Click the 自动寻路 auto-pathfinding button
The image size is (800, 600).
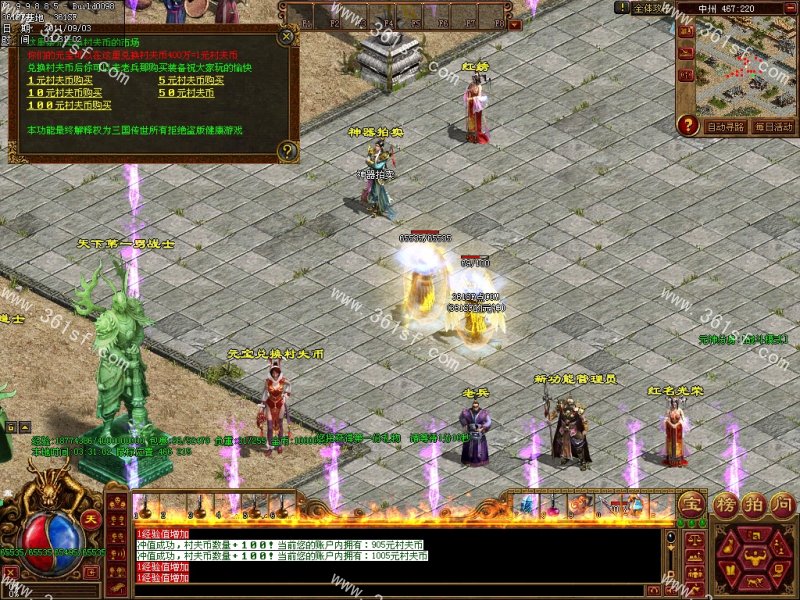tap(725, 127)
